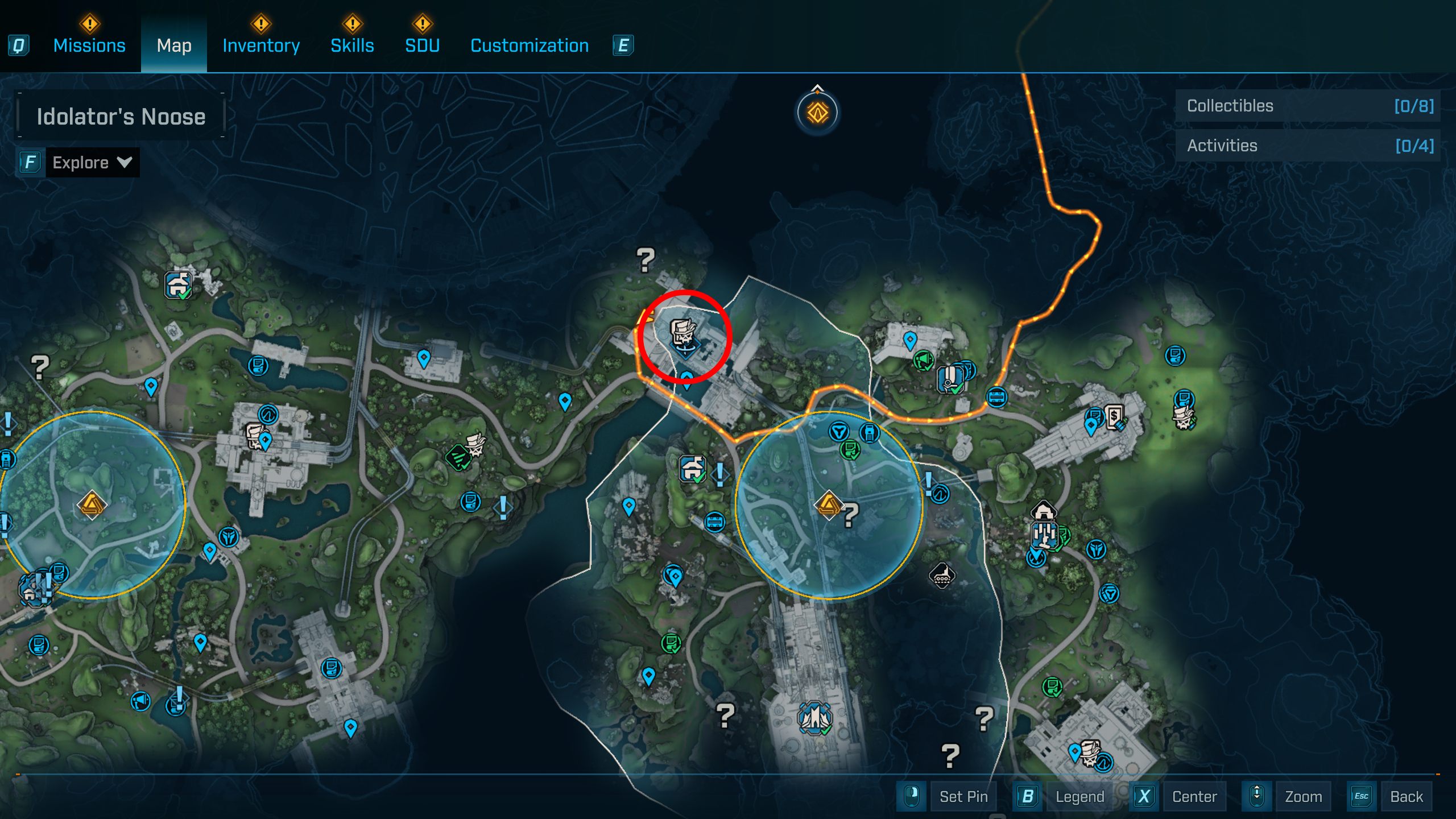Screen dimensions: 1456x819
Task: Select the vending machine dollar marker
Action: tap(1114, 417)
